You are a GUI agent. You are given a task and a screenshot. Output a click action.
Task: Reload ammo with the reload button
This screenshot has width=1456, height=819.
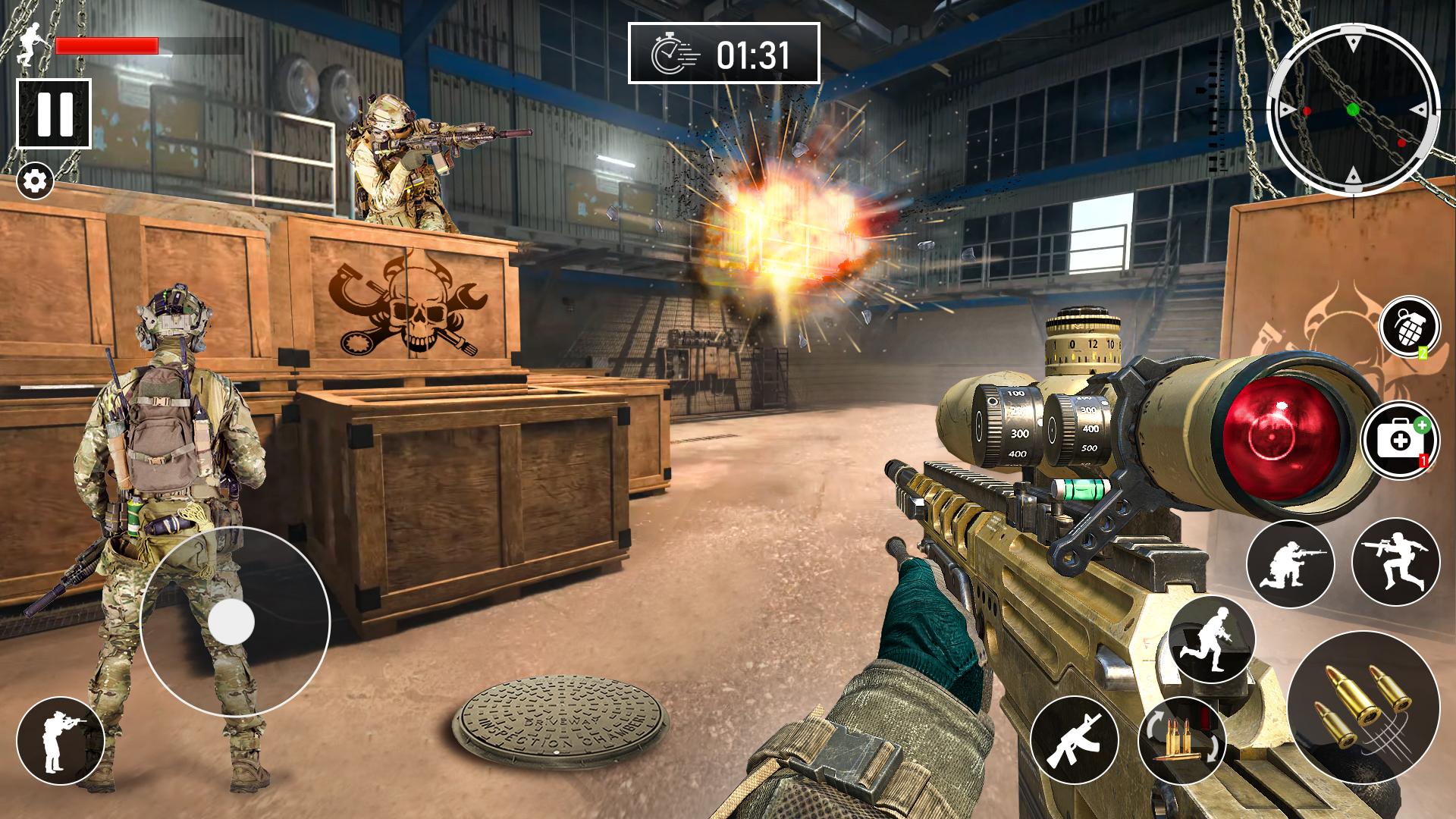click(x=1181, y=741)
